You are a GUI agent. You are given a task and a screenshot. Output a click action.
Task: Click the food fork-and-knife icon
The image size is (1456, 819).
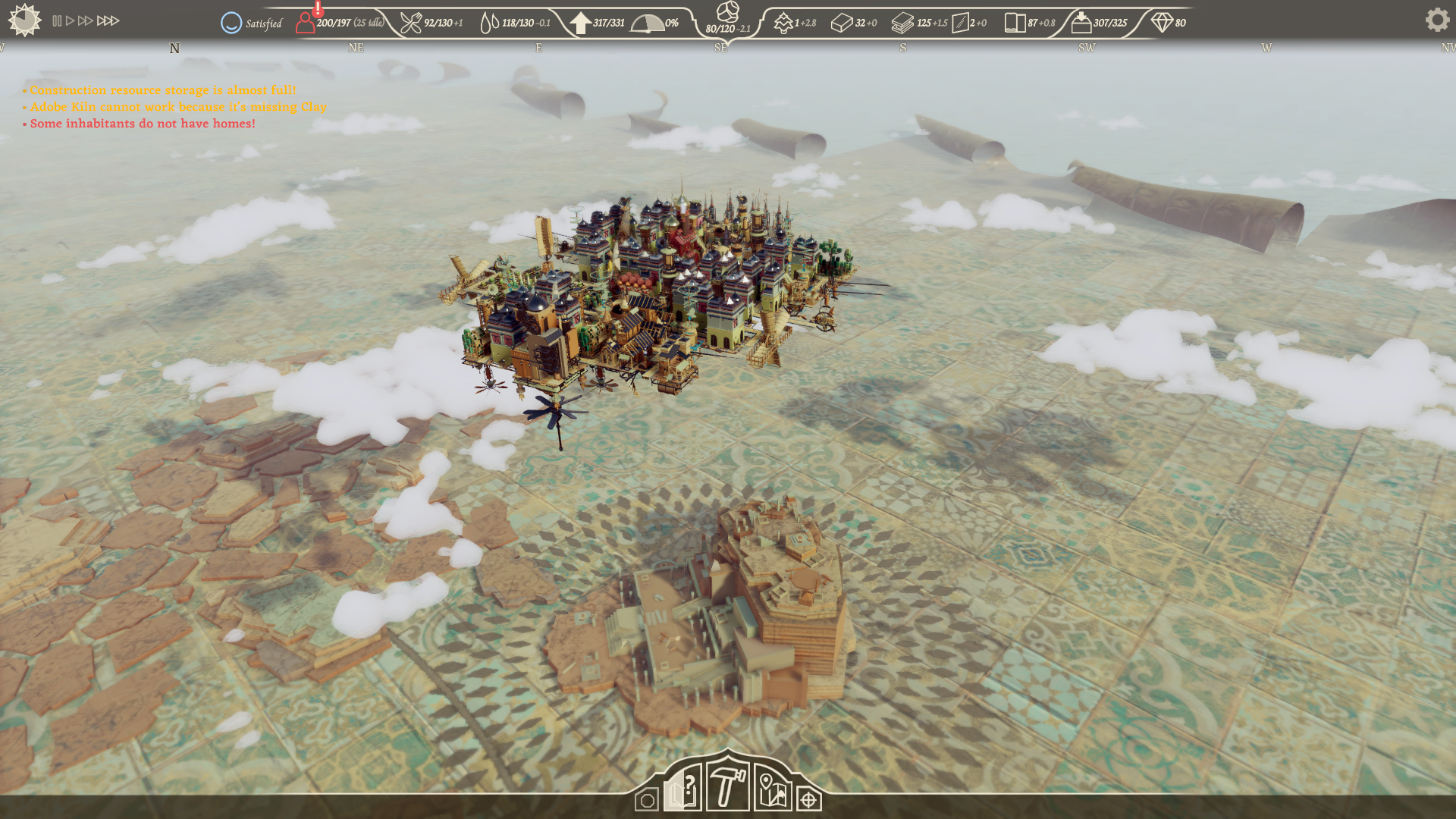pos(410,23)
